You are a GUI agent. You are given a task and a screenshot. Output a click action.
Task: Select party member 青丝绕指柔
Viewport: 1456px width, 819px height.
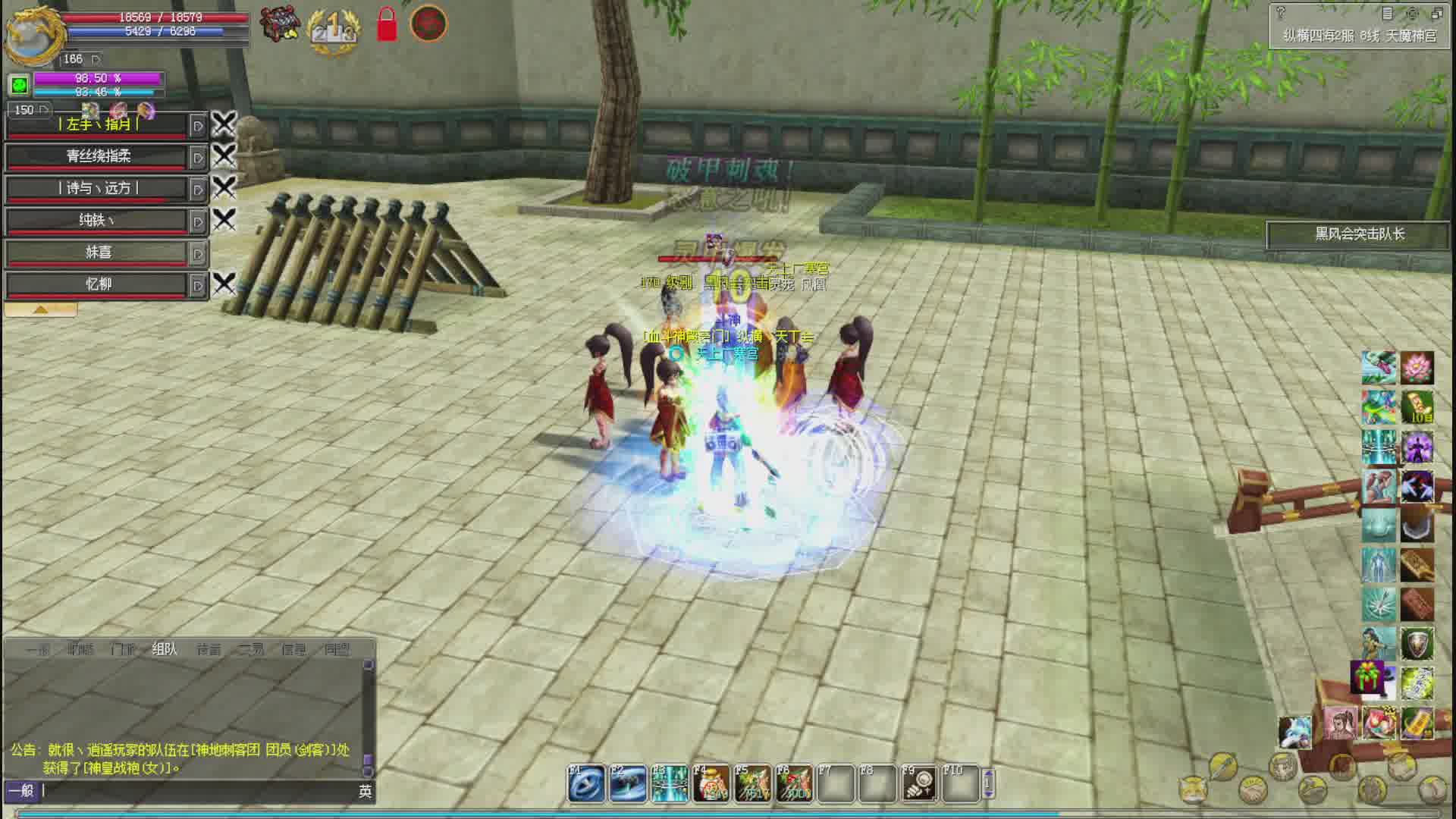[98, 156]
